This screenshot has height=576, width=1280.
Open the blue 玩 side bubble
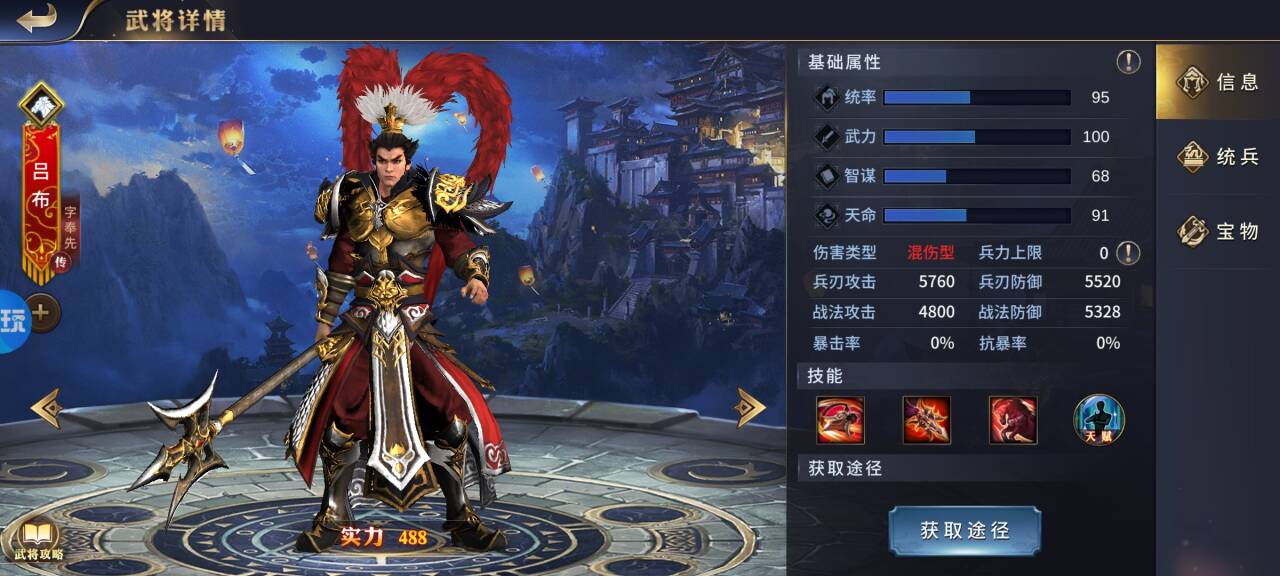click(x=13, y=321)
